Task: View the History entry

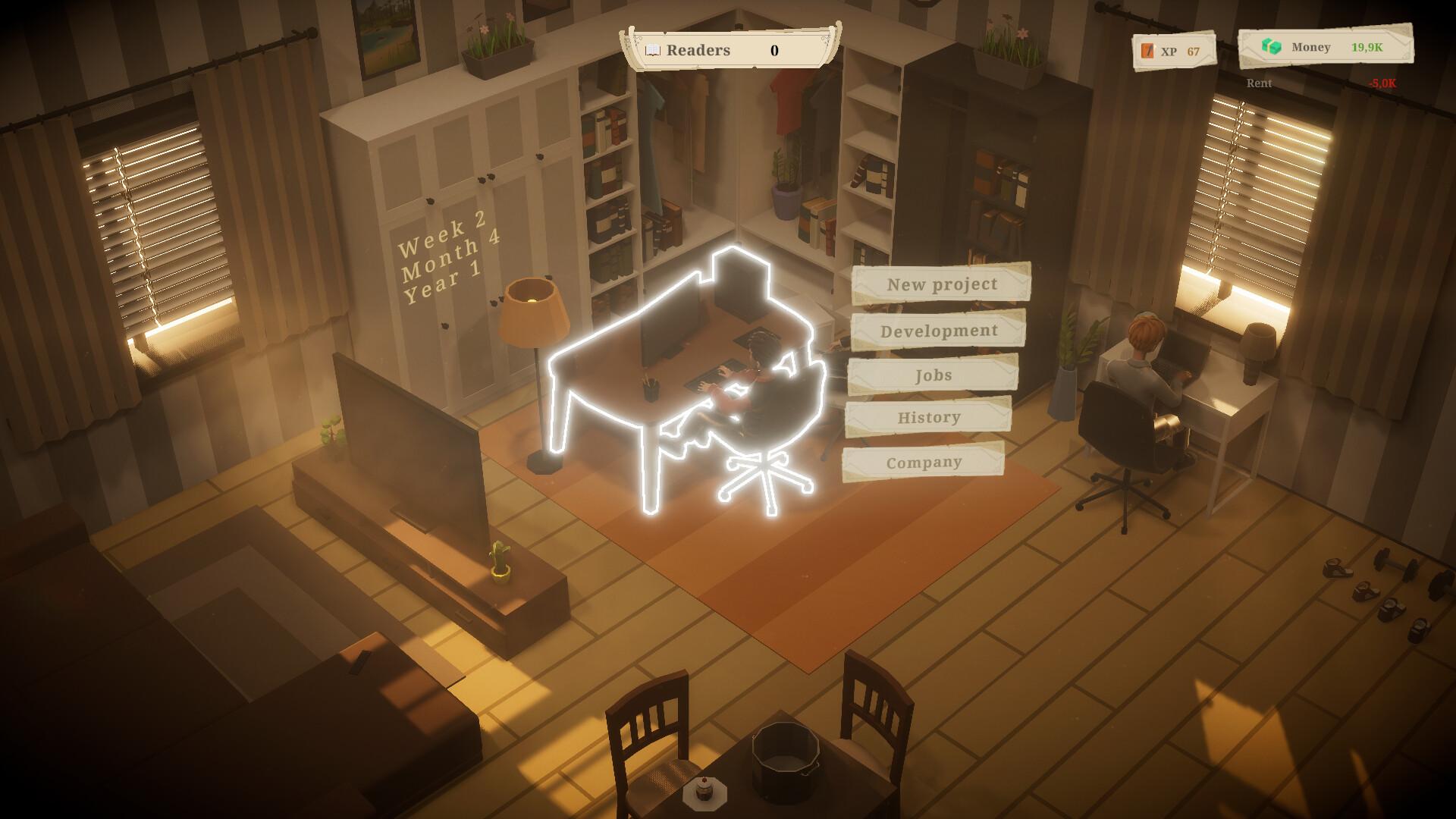Action: tap(928, 418)
